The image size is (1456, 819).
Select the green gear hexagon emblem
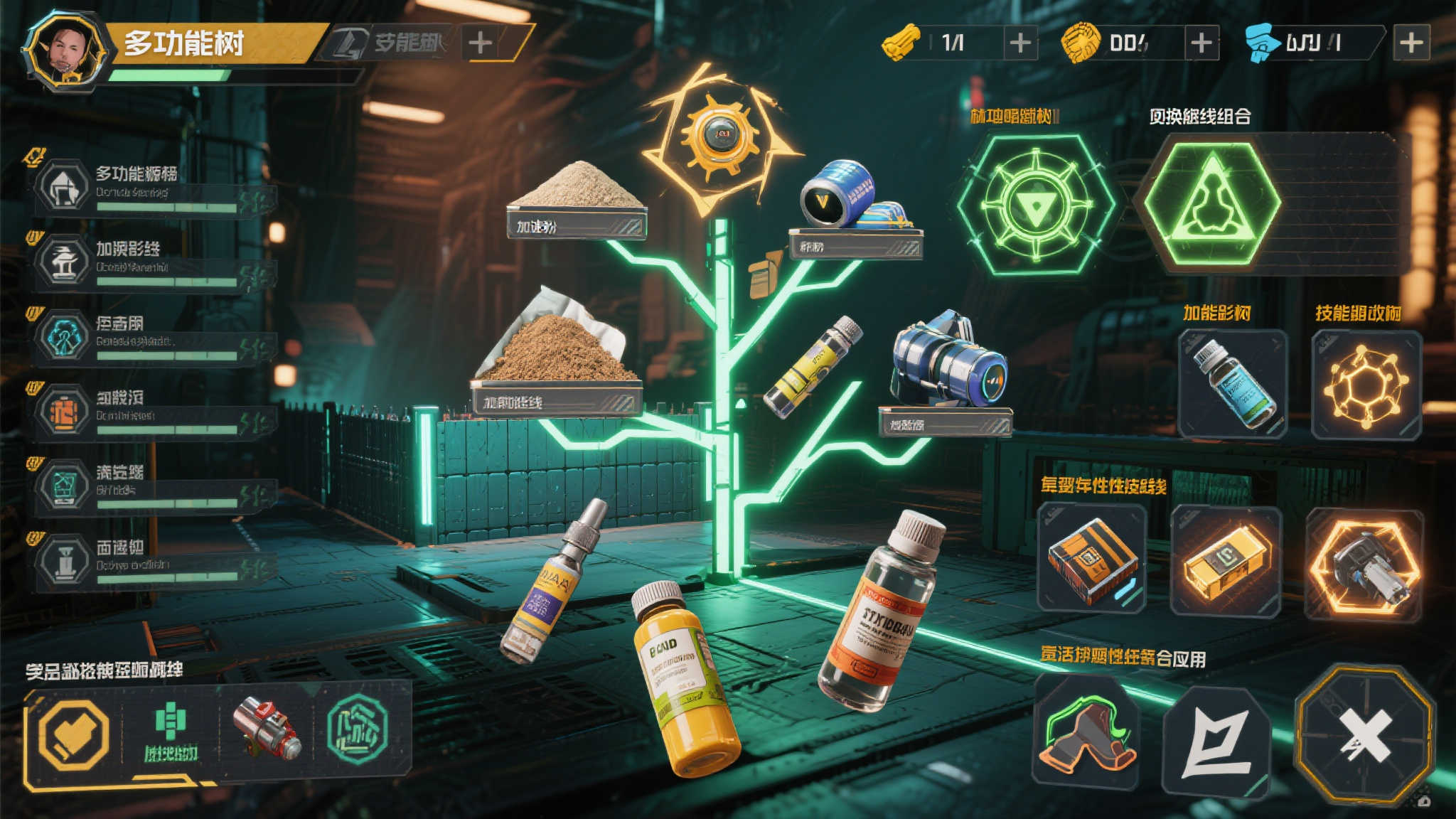point(1035,205)
